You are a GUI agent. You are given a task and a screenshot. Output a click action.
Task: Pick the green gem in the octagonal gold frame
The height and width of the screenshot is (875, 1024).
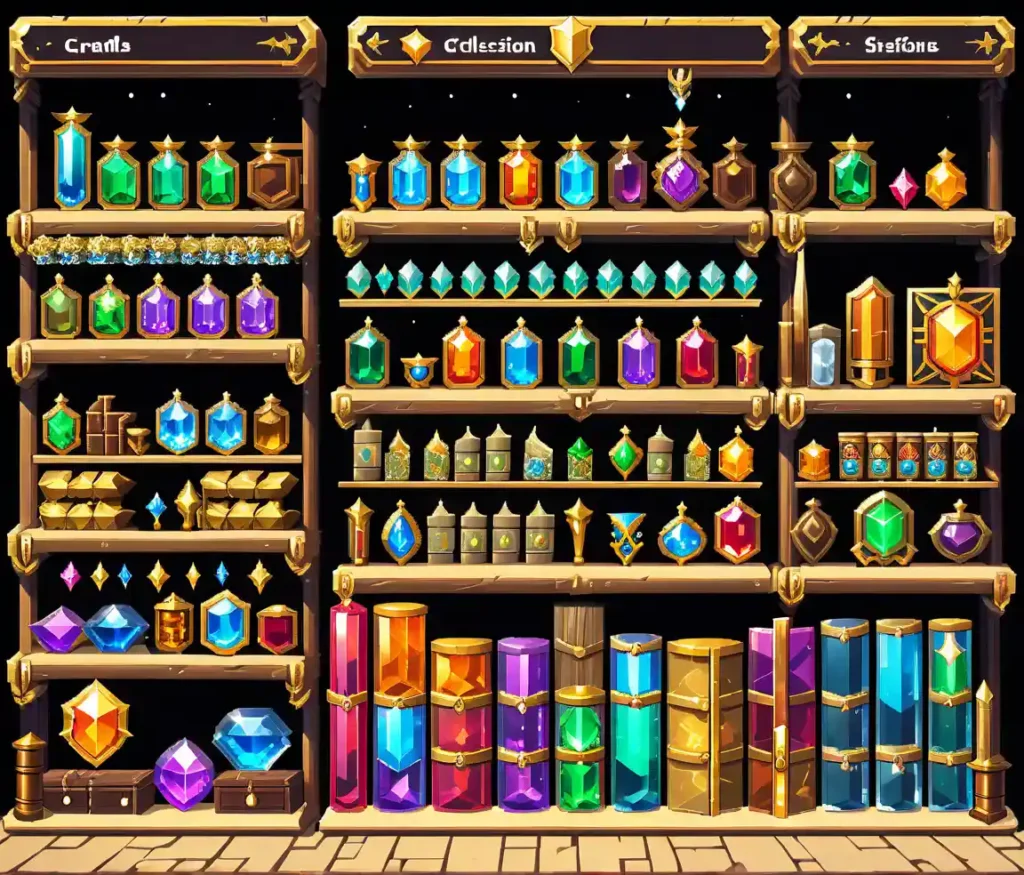(x=884, y=529)
